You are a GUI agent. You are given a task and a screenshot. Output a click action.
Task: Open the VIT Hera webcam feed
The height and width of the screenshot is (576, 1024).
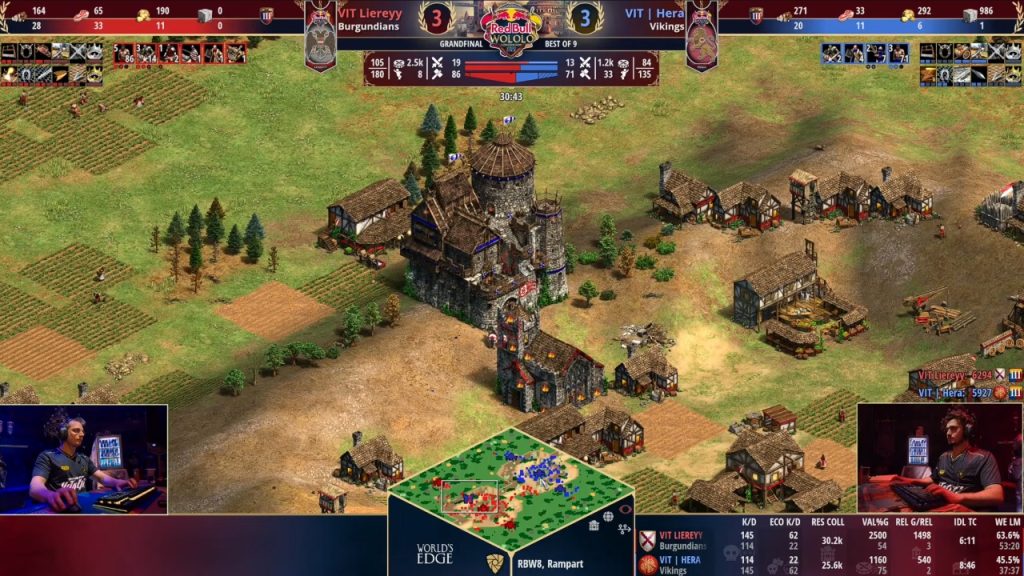[x=940, y=459]
